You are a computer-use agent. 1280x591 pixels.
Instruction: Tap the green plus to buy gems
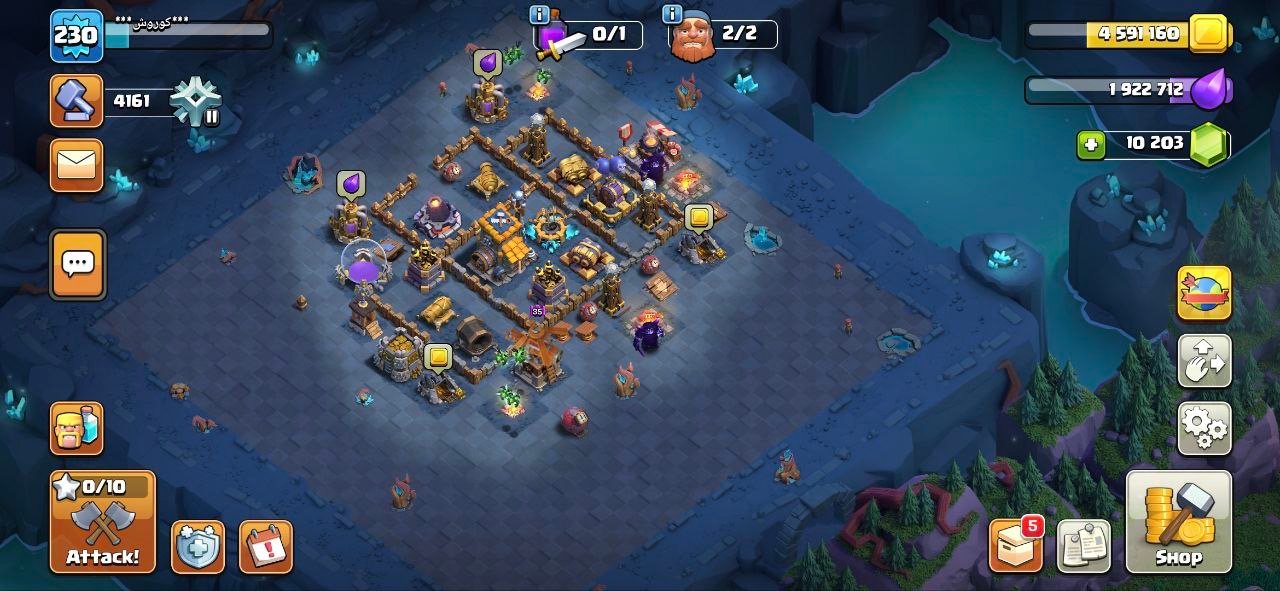coord(1091,145)
